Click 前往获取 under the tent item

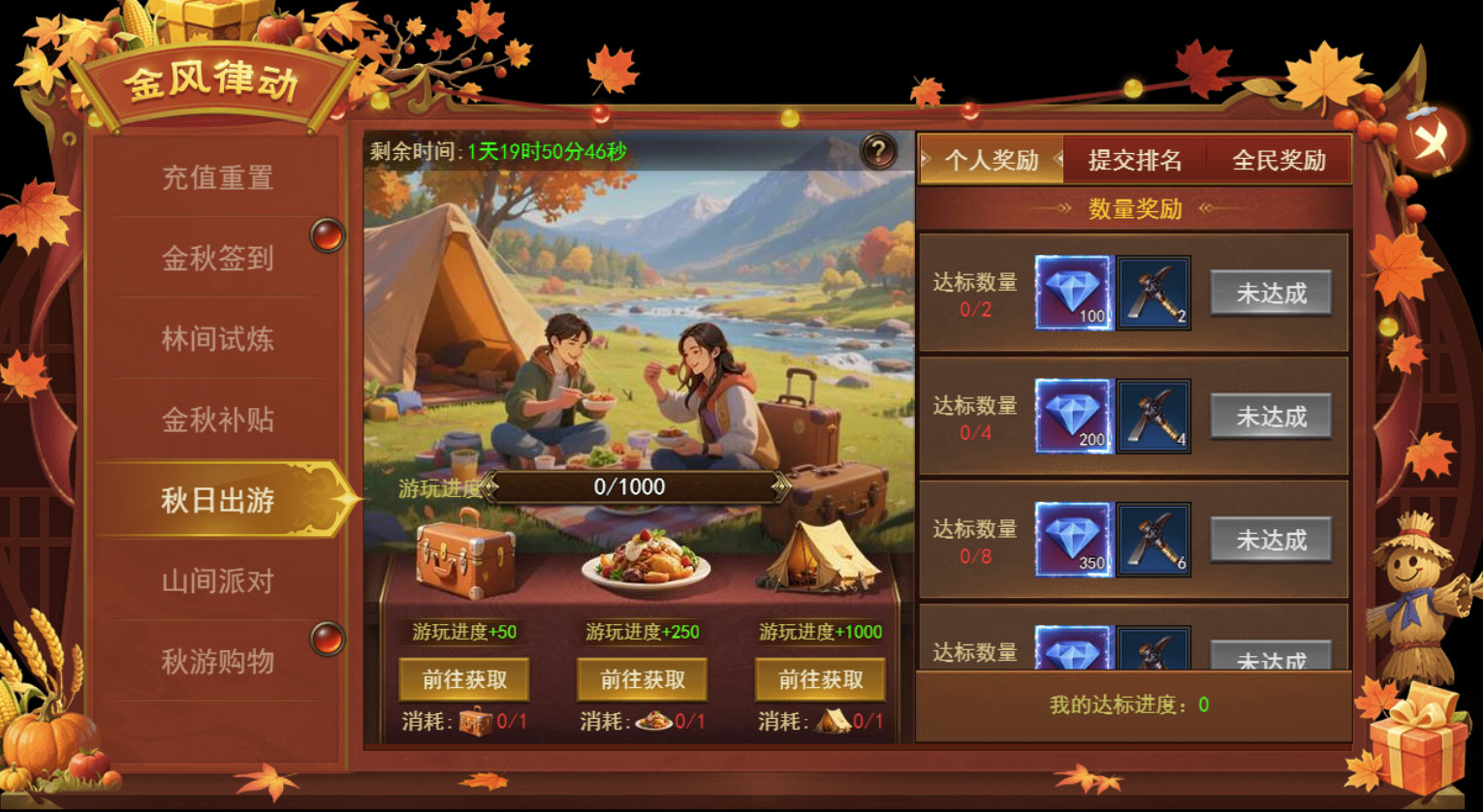point(820,680)
